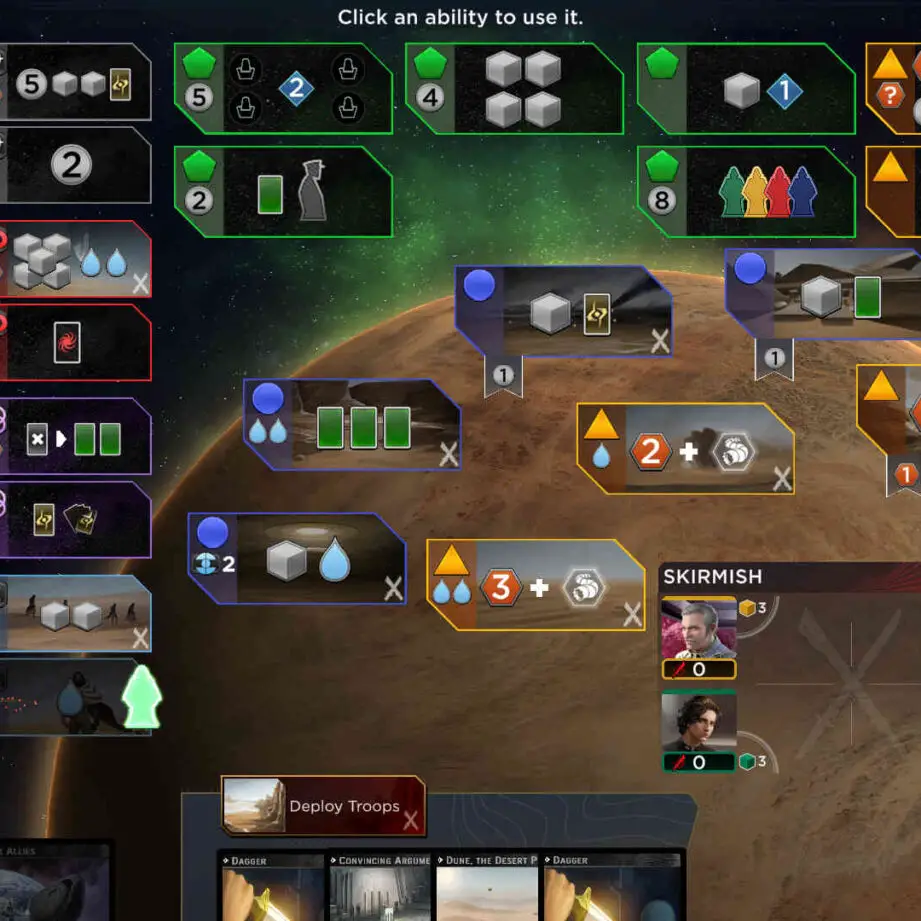Choose the purple space trashing for two green cards
This screenshot has height=921, width=921.
click(x=75, y=436)
